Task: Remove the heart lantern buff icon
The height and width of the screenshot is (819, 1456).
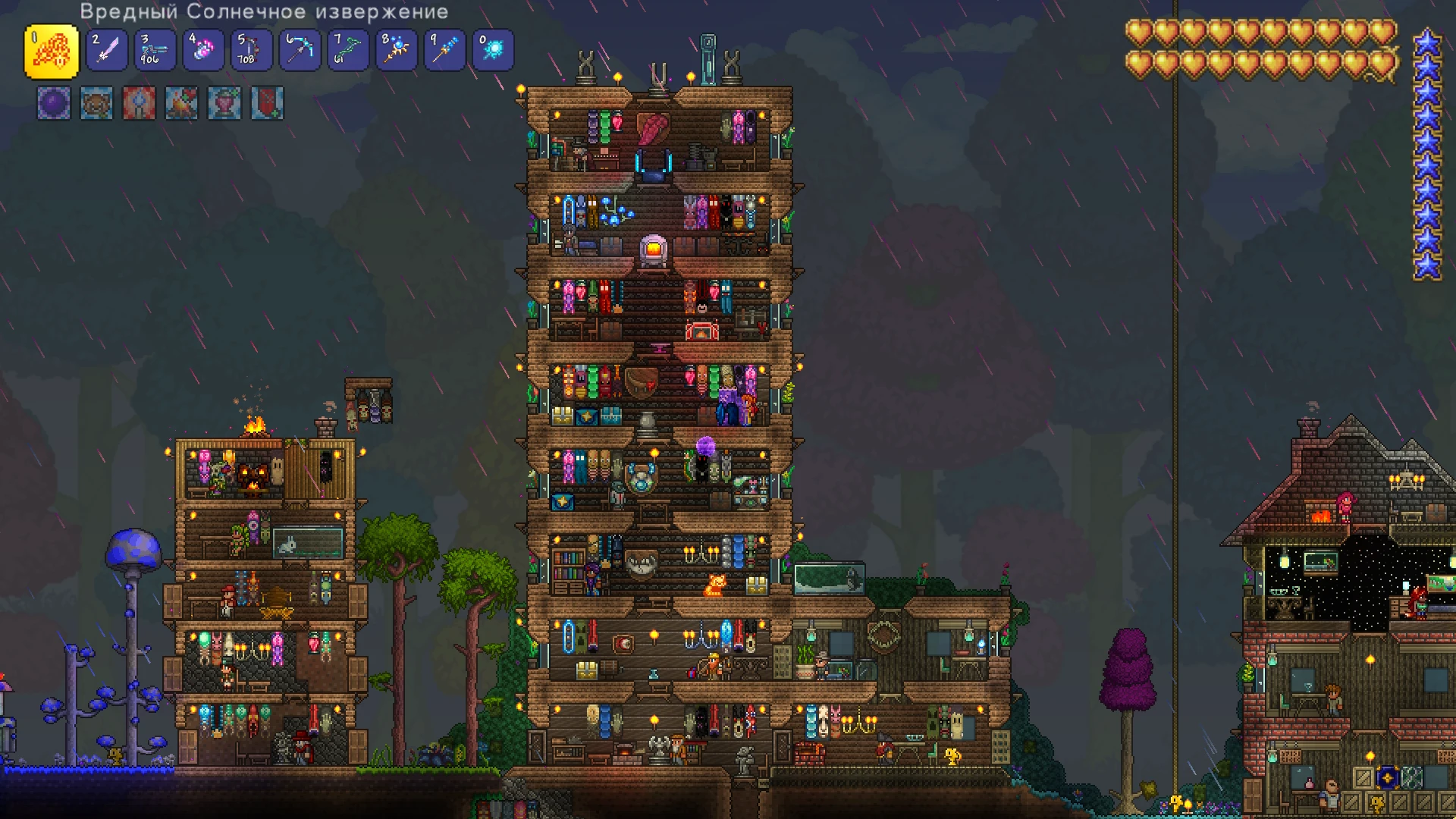Action: tap(224, 104)
